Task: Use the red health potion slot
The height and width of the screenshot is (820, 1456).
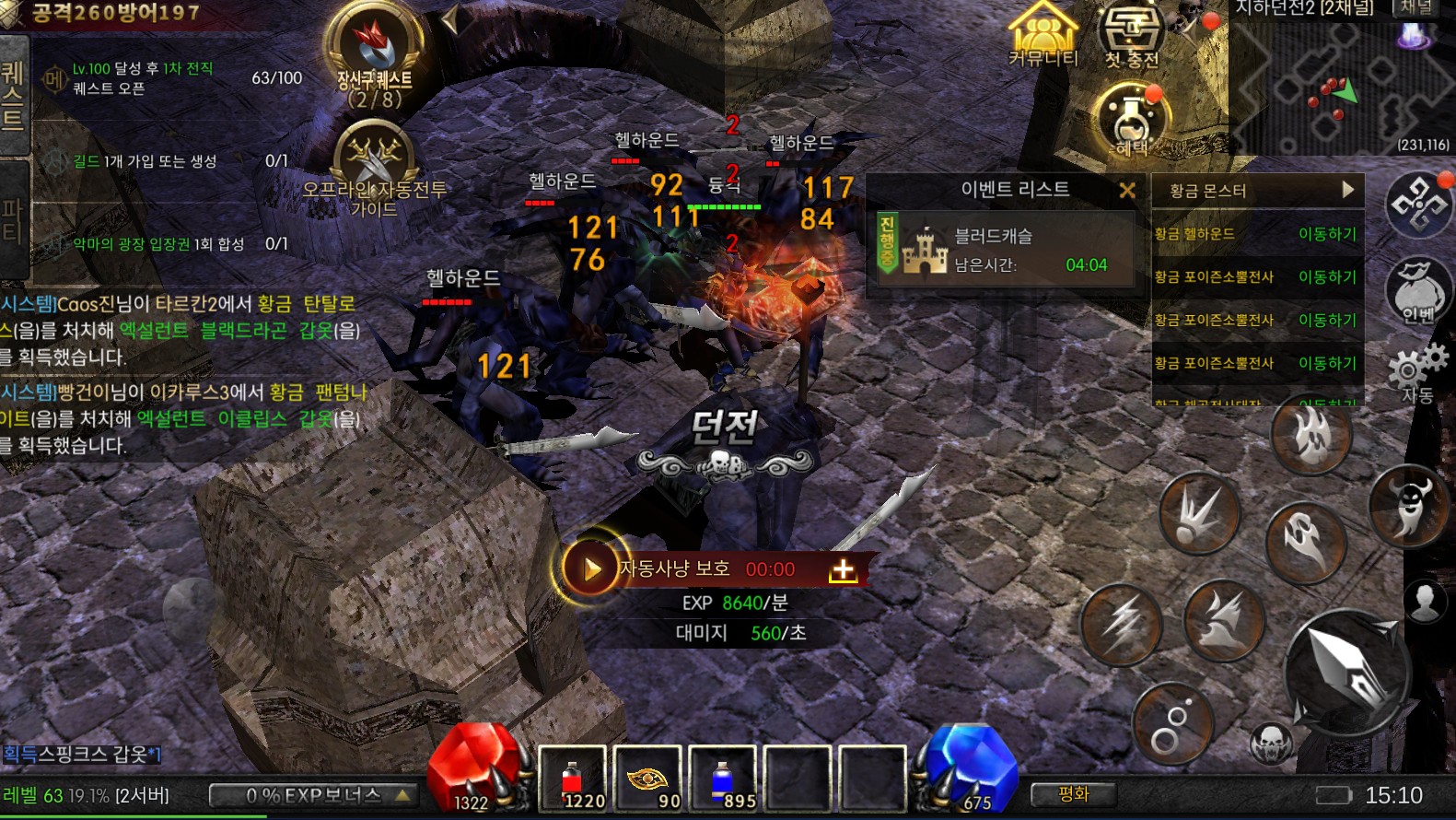Action: [x=573, y=779]
